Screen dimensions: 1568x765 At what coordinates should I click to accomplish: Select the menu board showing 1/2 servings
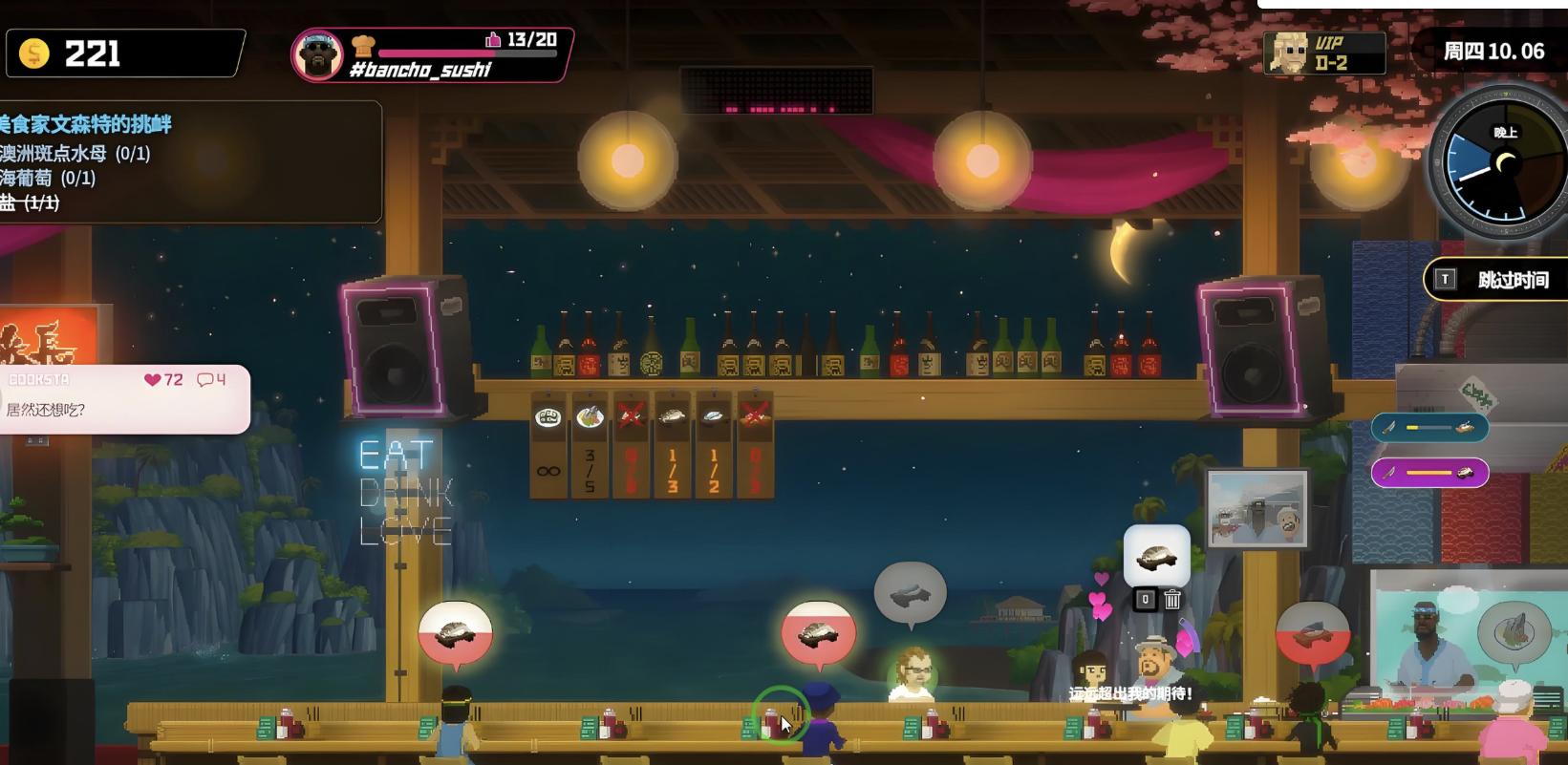click(x=714, y=445)
